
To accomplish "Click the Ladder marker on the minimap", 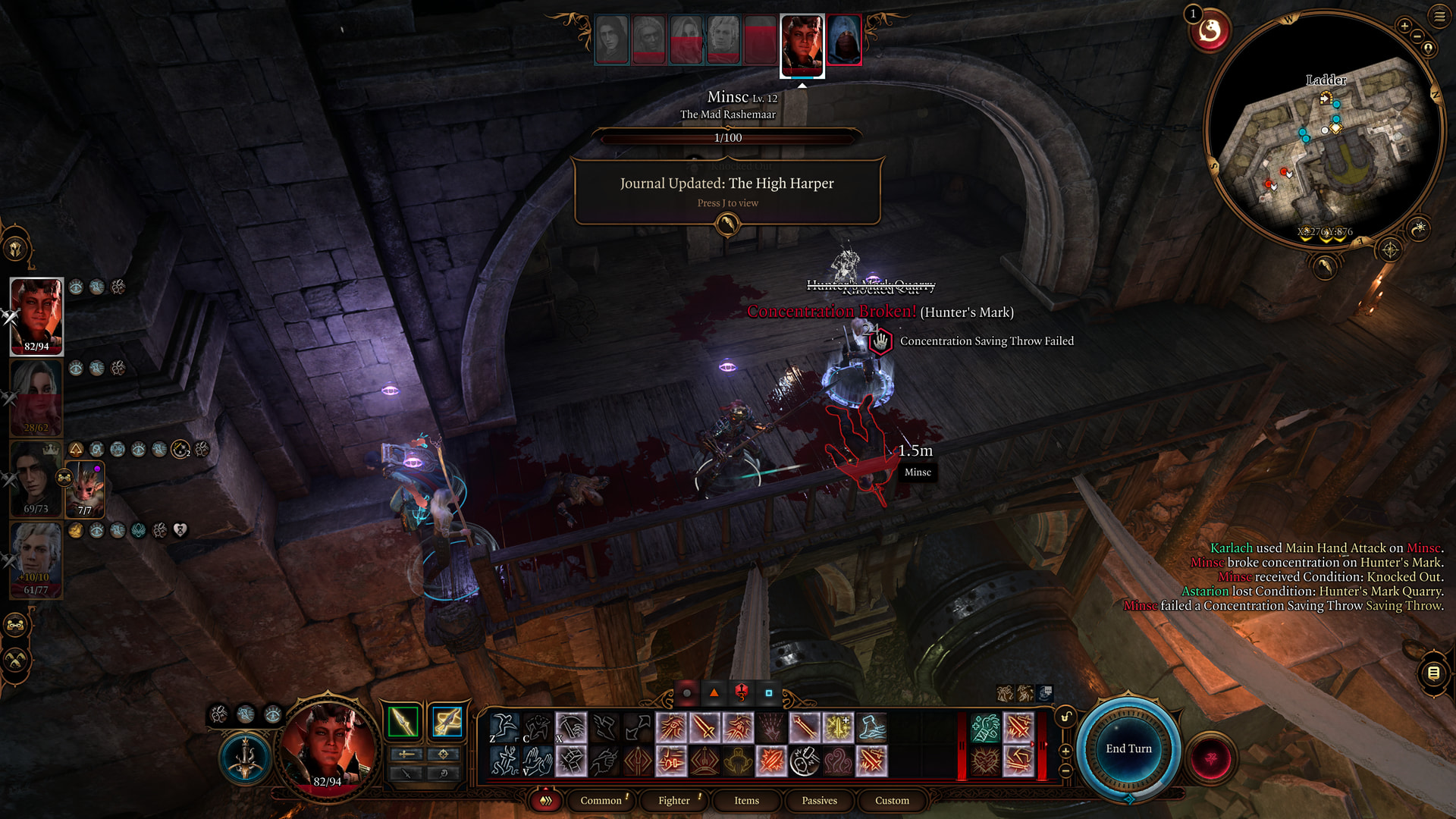I will (1325, 97).
